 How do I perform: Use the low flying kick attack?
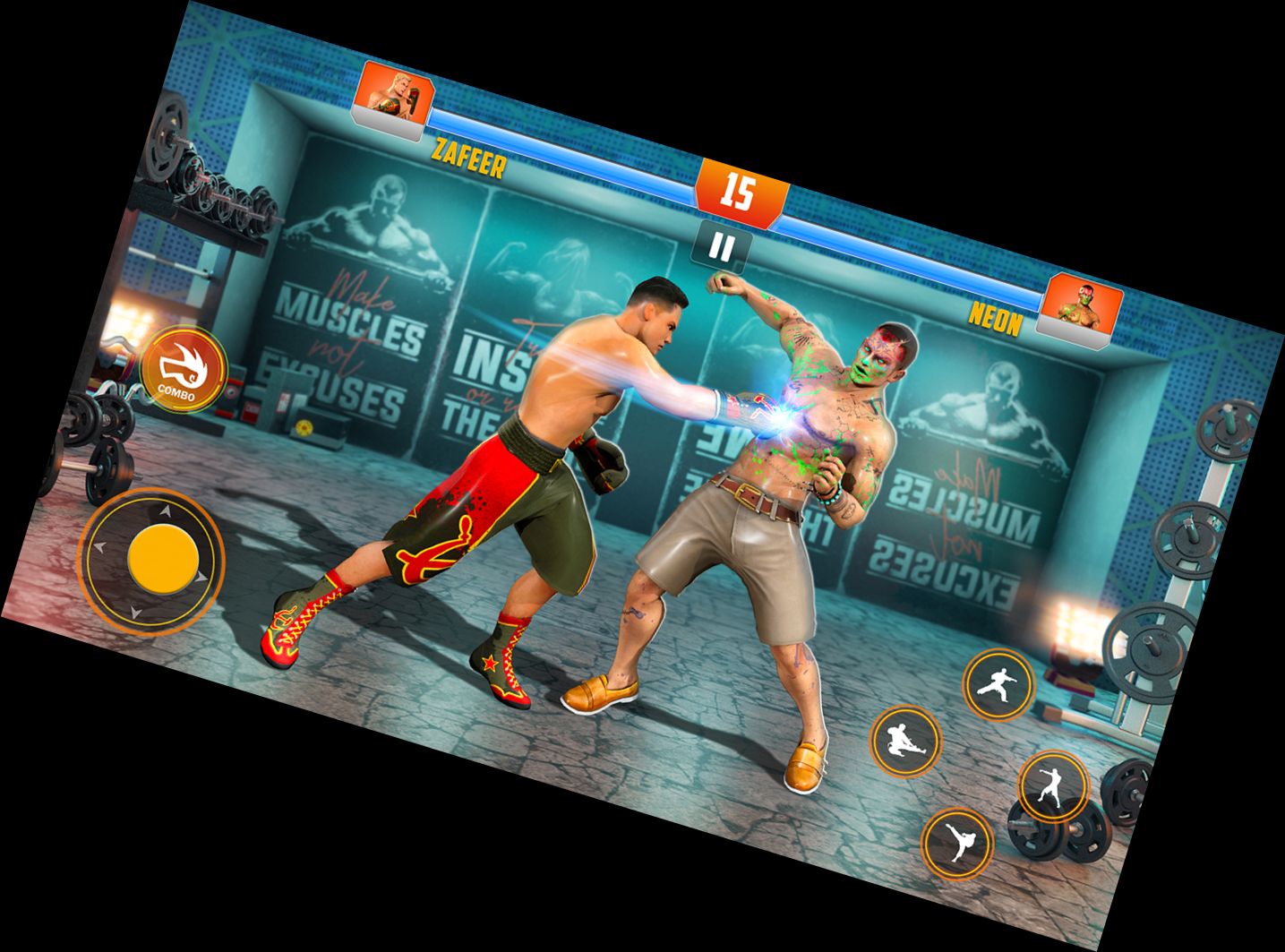point(906,742)
